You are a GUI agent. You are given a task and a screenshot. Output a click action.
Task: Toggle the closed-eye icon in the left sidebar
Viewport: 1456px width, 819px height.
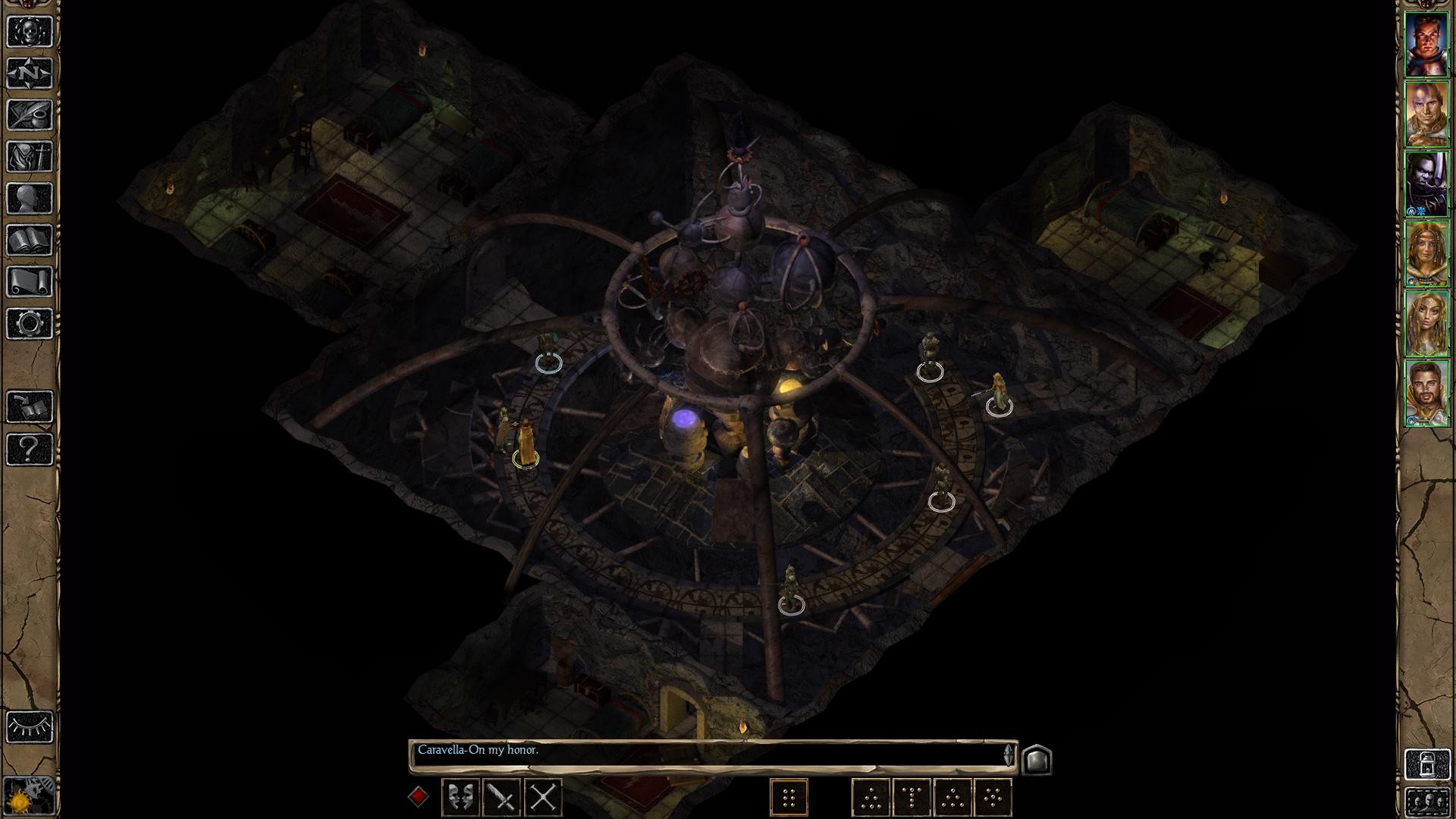coord(30,726)
